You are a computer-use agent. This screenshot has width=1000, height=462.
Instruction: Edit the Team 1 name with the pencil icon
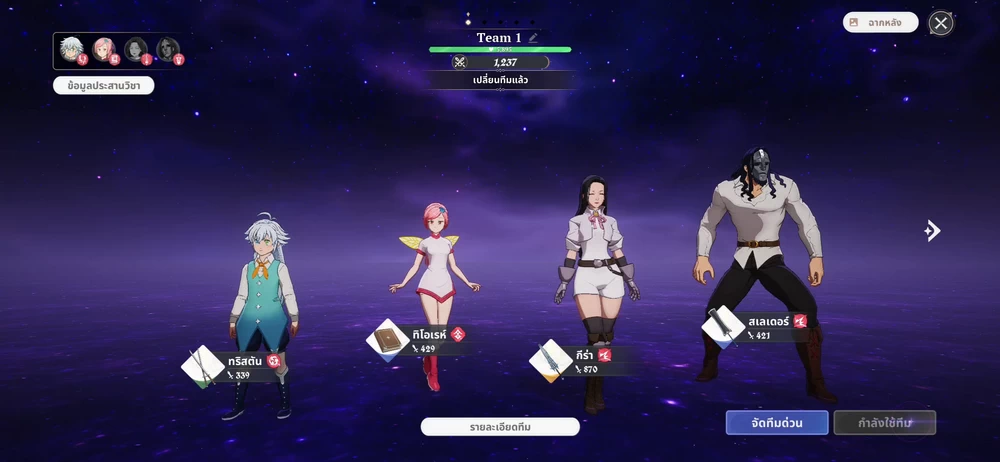tap(534, 38)
